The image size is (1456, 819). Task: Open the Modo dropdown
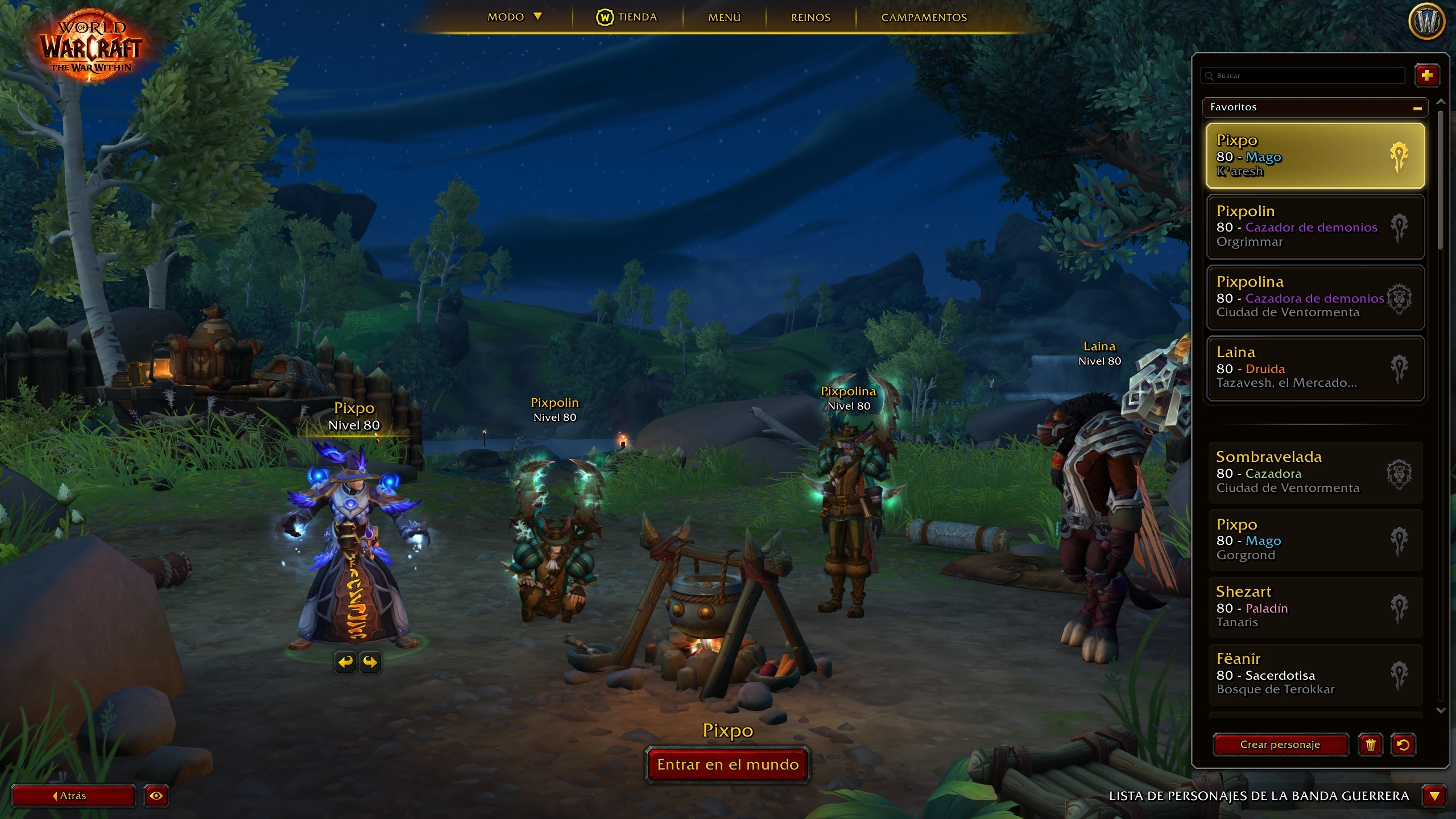coord(514,17)
